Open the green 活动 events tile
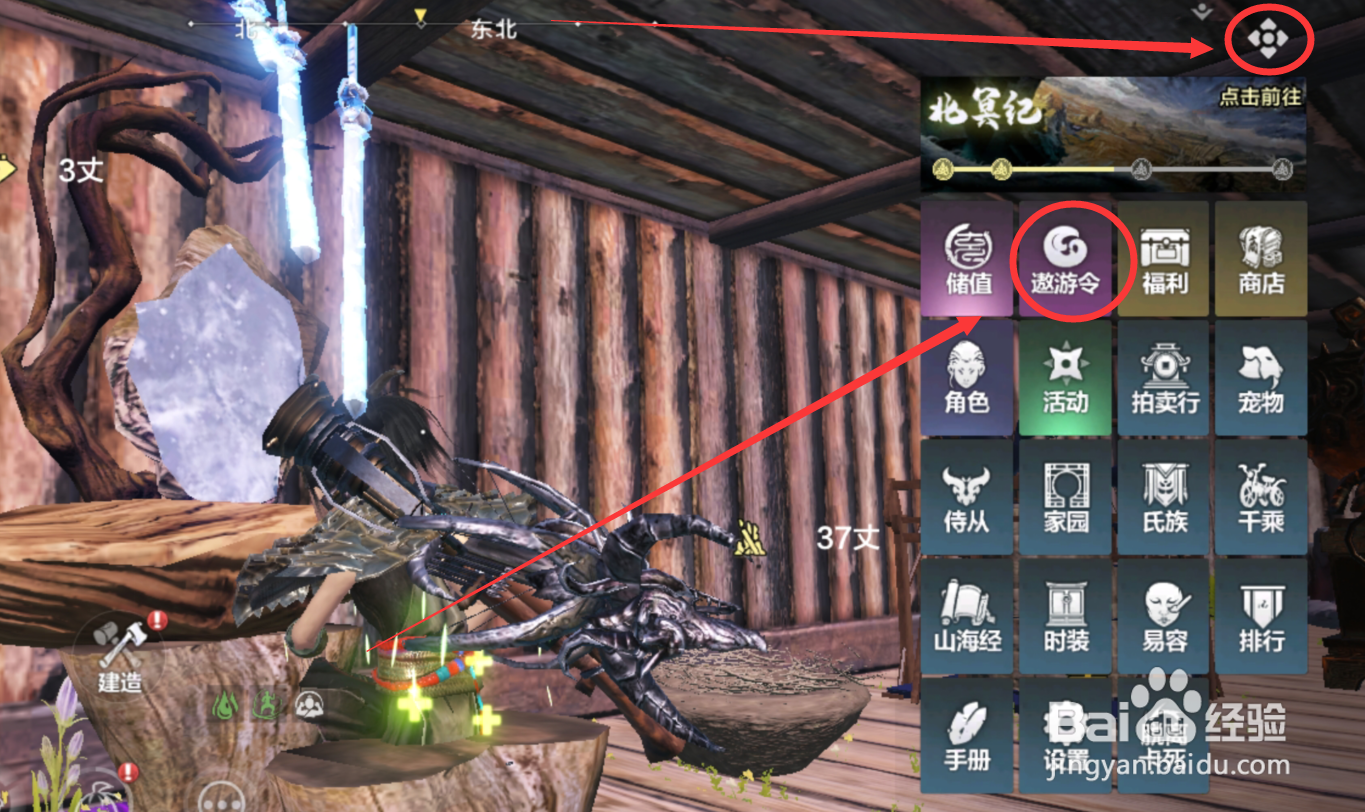1365x812 pixels. pyautogui.click(x=1066, y=378)
